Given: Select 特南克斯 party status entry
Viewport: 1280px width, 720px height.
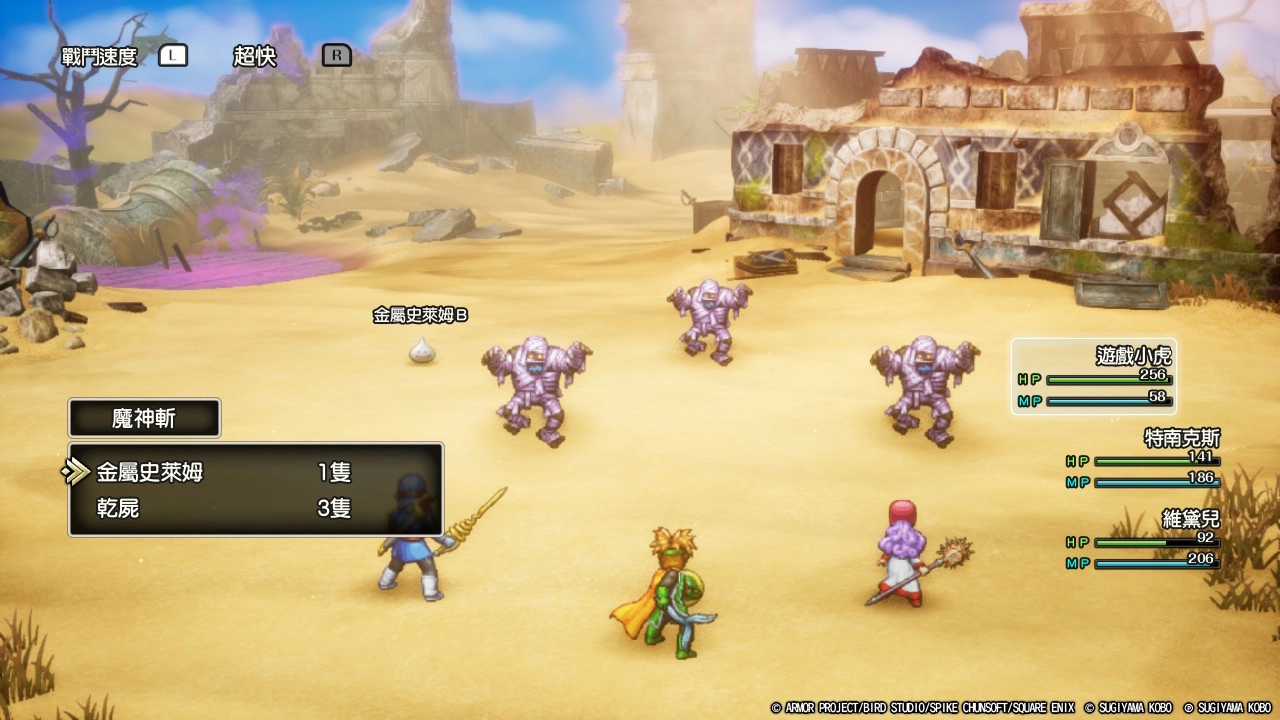Looking at the screenshot, I should click(1144, 459).
